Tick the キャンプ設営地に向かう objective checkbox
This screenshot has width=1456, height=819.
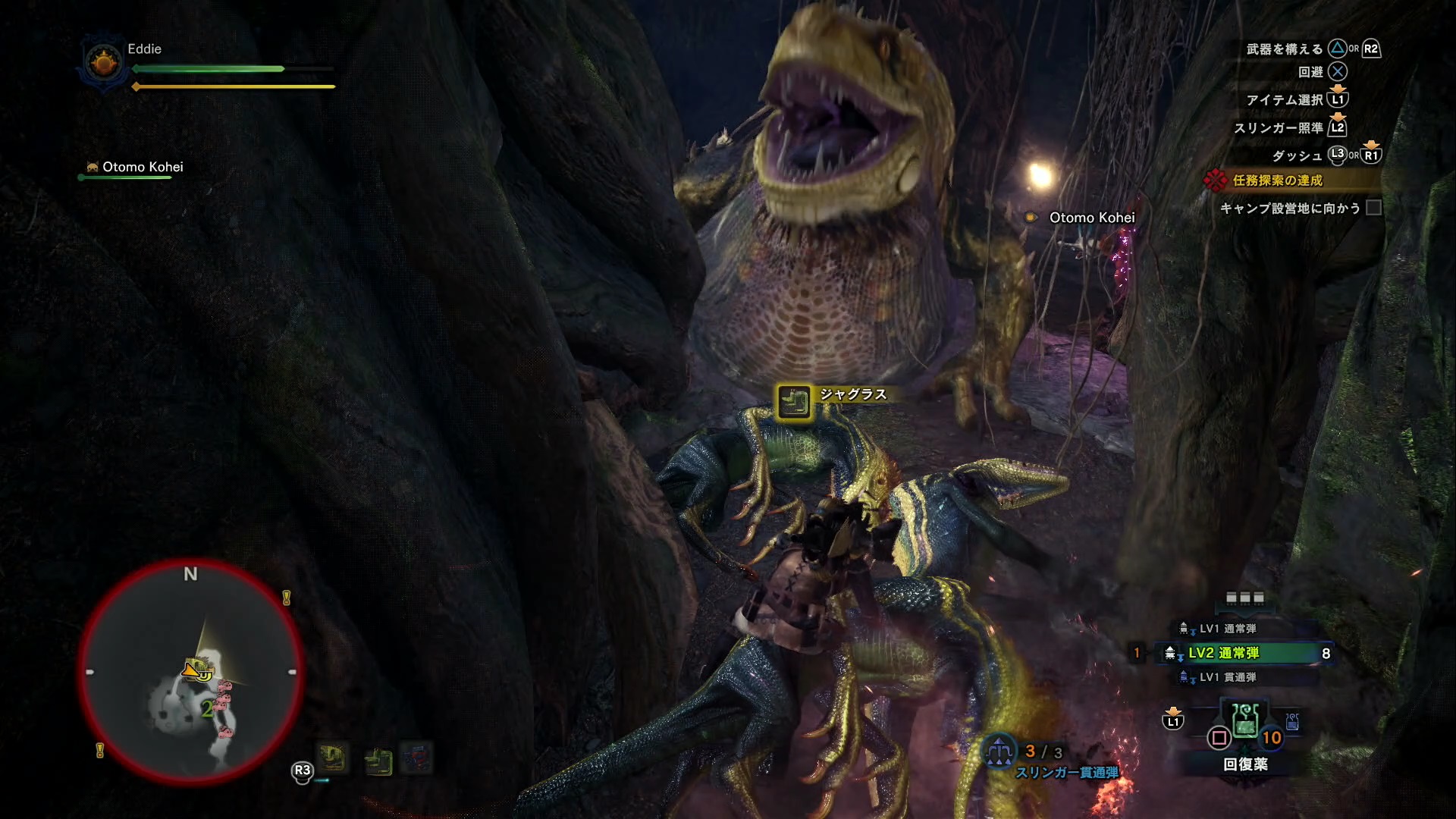[1373, 208]
